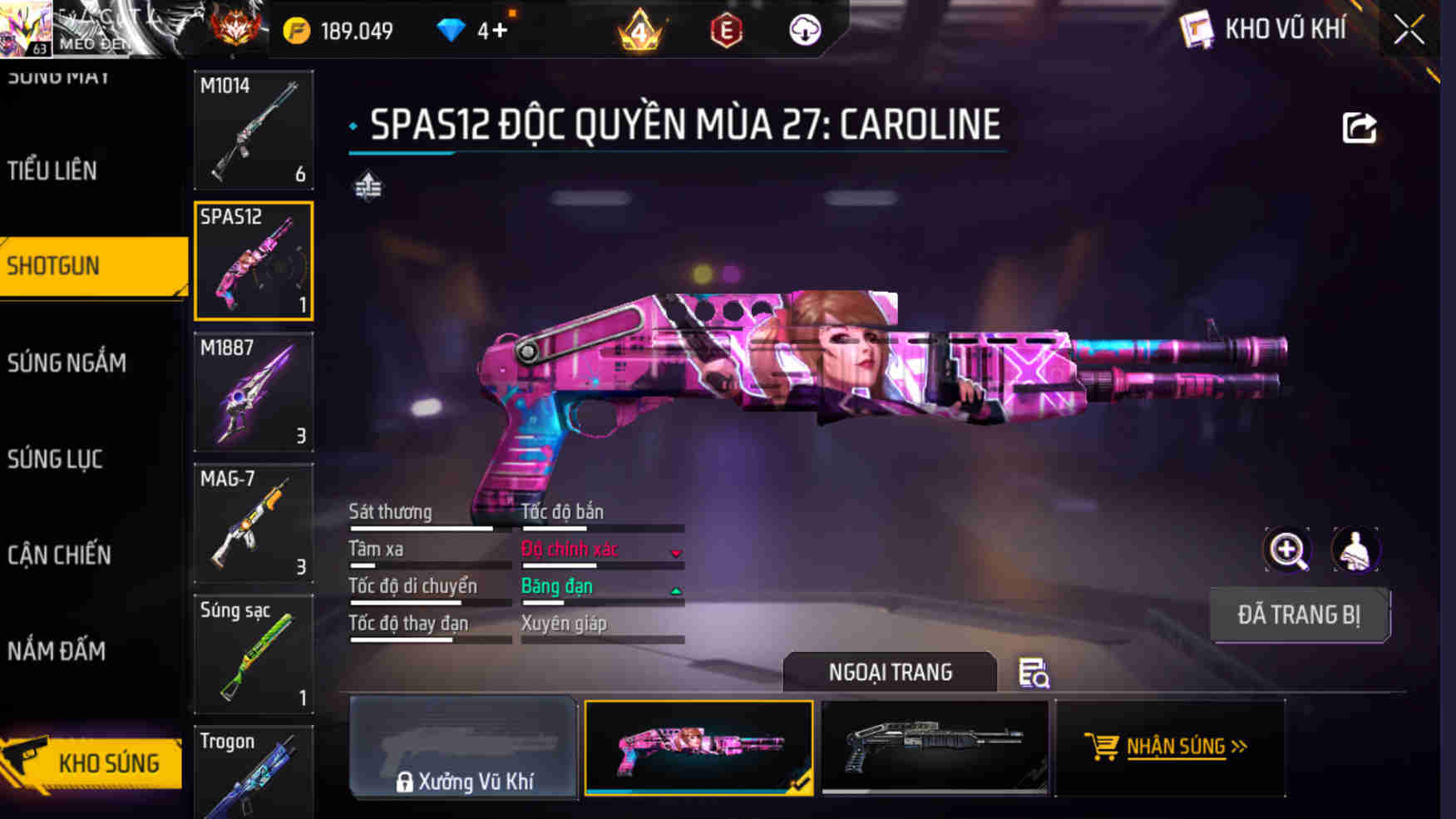Click the share icon near the weapon title

point(1360,126)
